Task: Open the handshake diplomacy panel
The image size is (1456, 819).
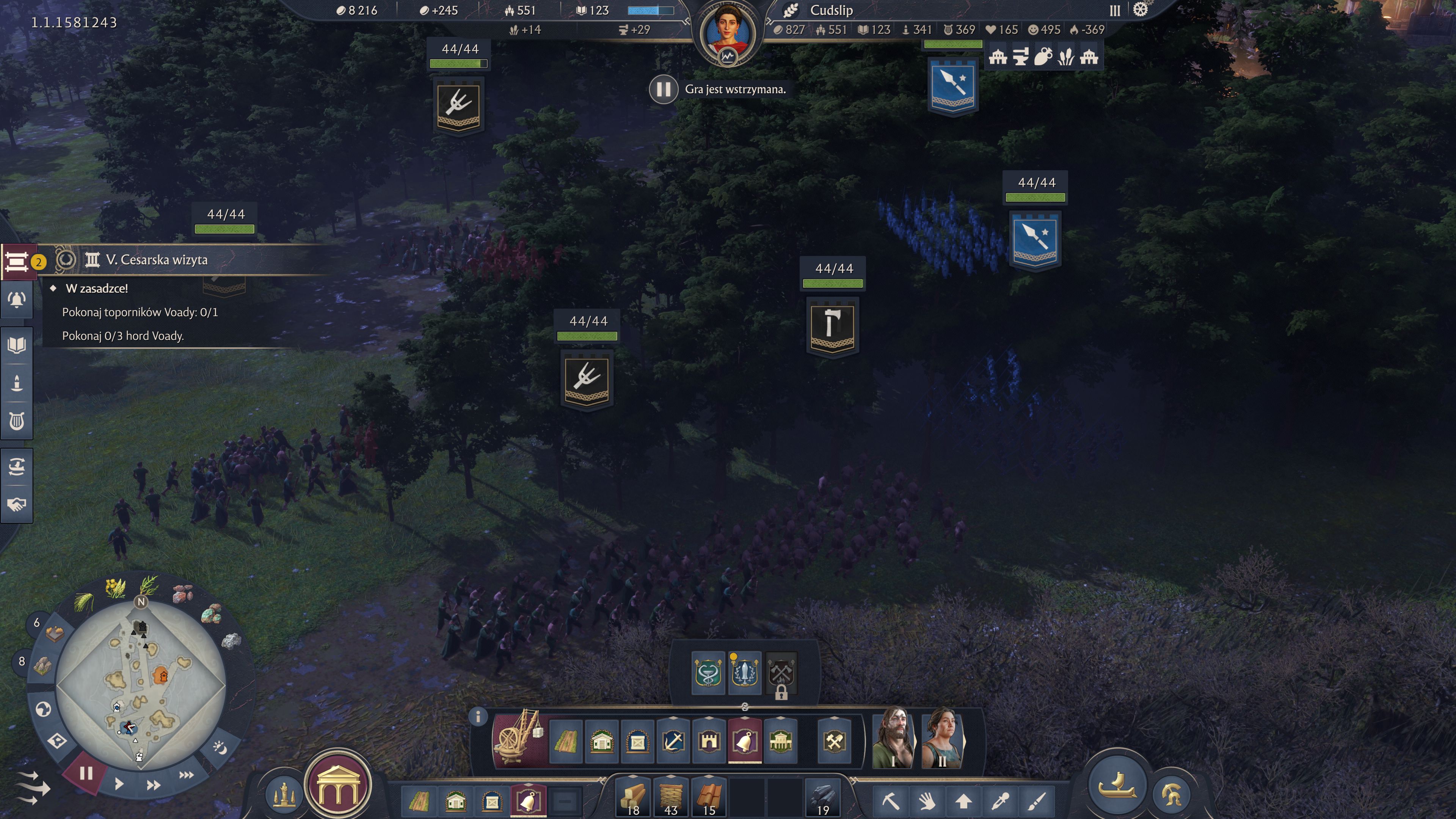Action: pos(17,504)
